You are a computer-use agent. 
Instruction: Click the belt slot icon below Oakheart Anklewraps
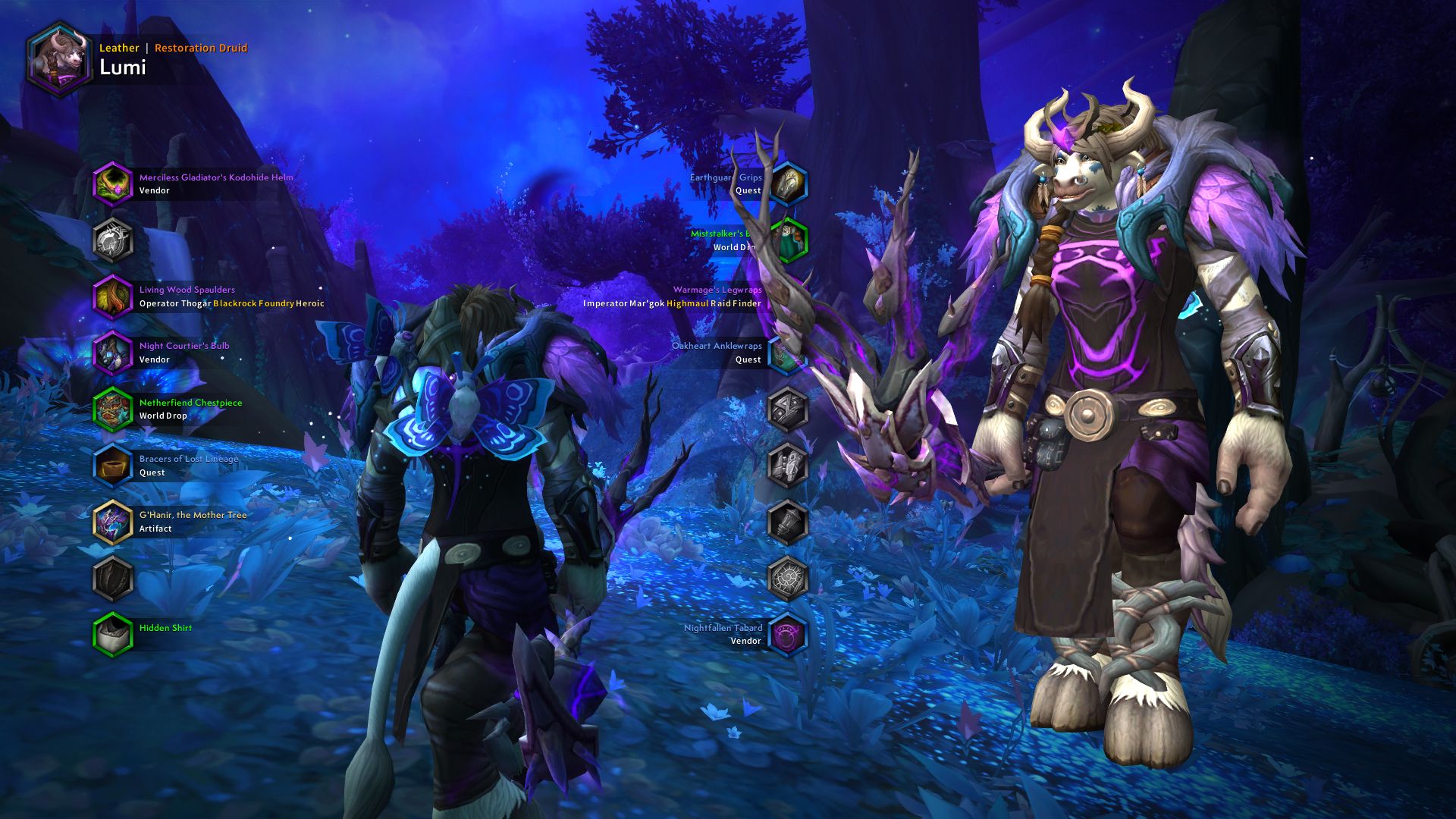tap(789, 409)
